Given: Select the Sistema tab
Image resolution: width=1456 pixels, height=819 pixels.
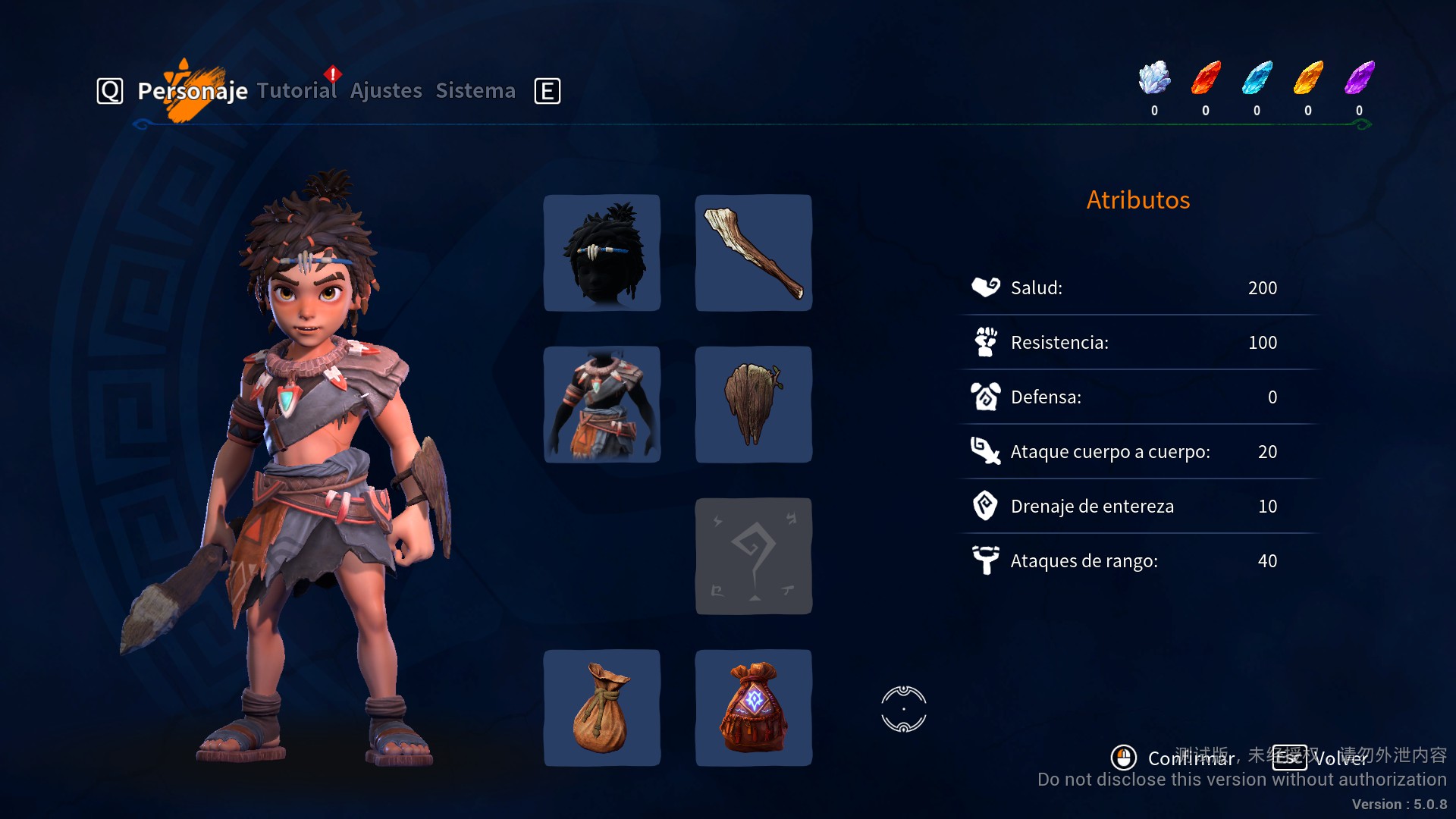Looking at the screenshot, I should pyautogui.click(x=475, y=91).
